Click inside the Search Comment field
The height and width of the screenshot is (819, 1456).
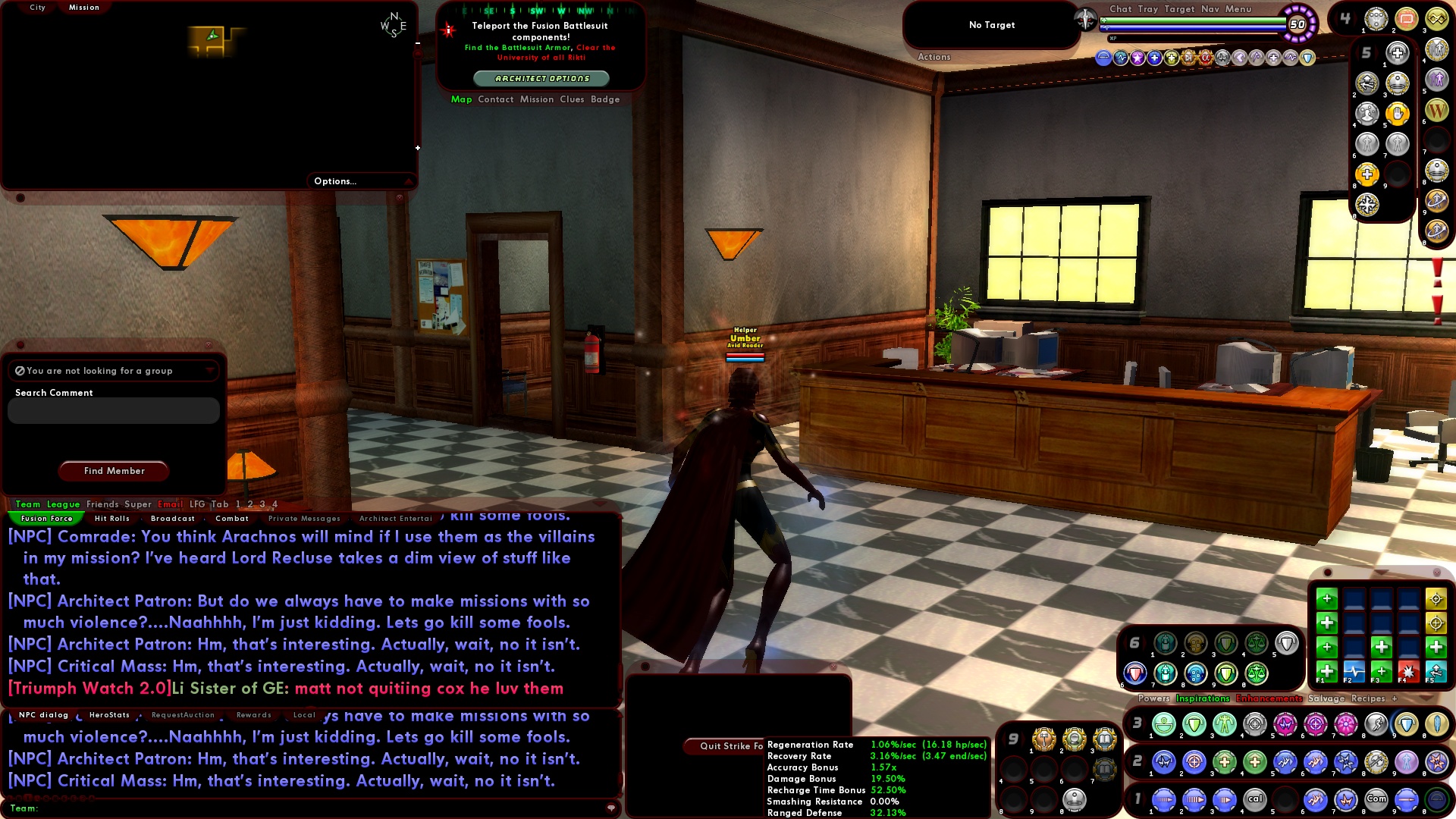click(112, 410)
